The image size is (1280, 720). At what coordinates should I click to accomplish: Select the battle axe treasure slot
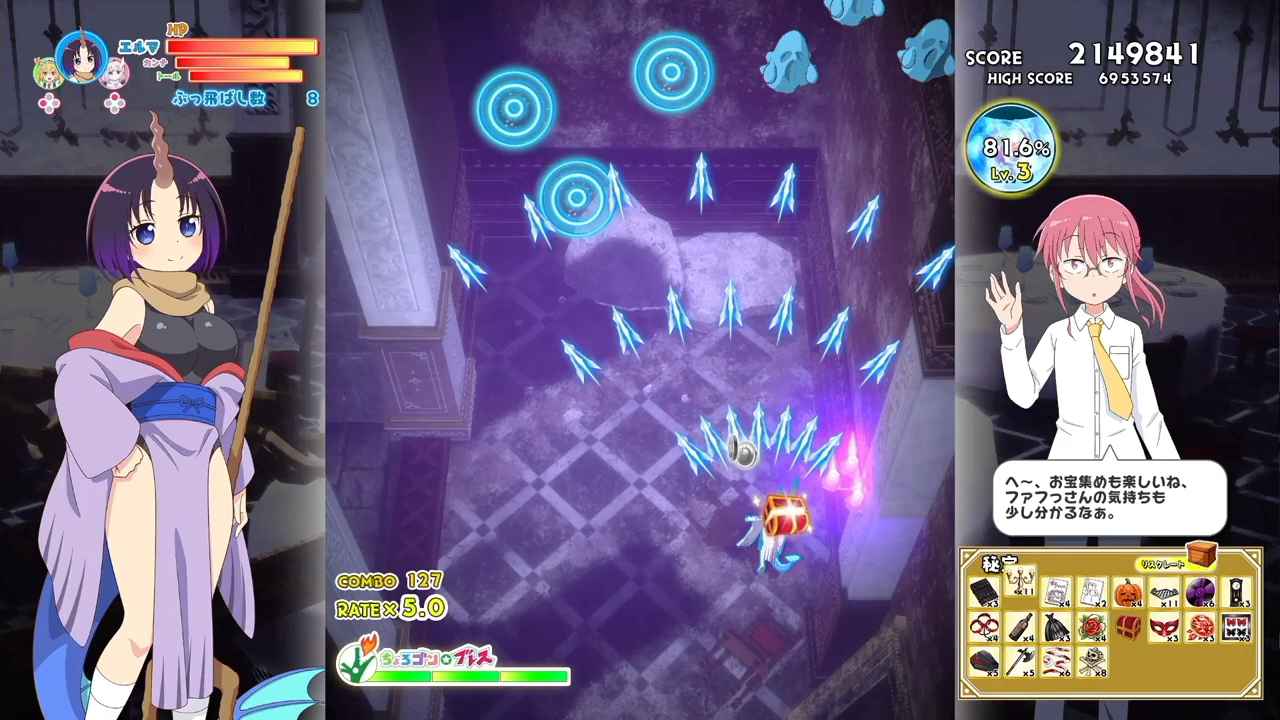coord(1019,661)
